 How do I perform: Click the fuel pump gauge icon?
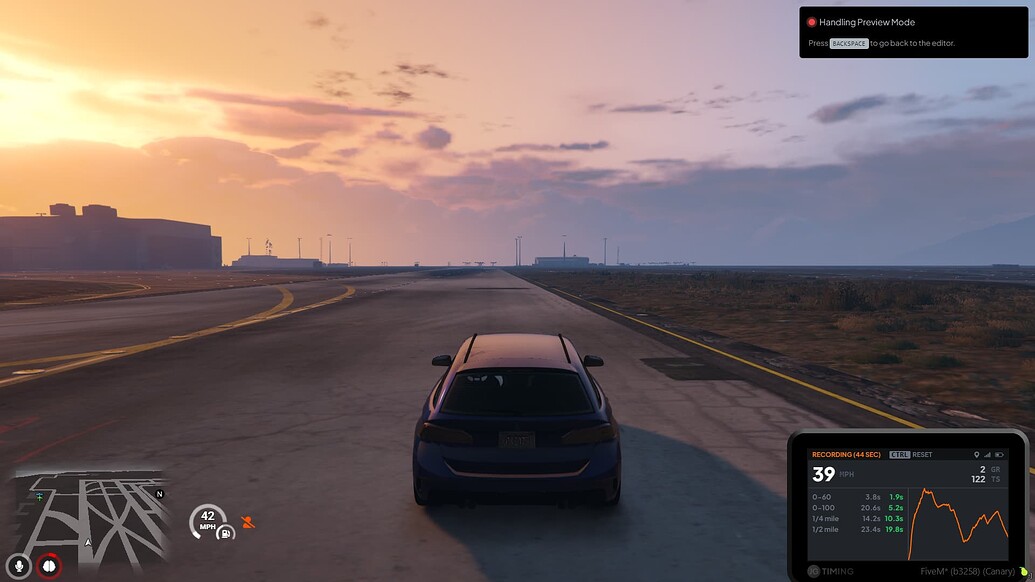pyautogui.click(x=226, y=532)
